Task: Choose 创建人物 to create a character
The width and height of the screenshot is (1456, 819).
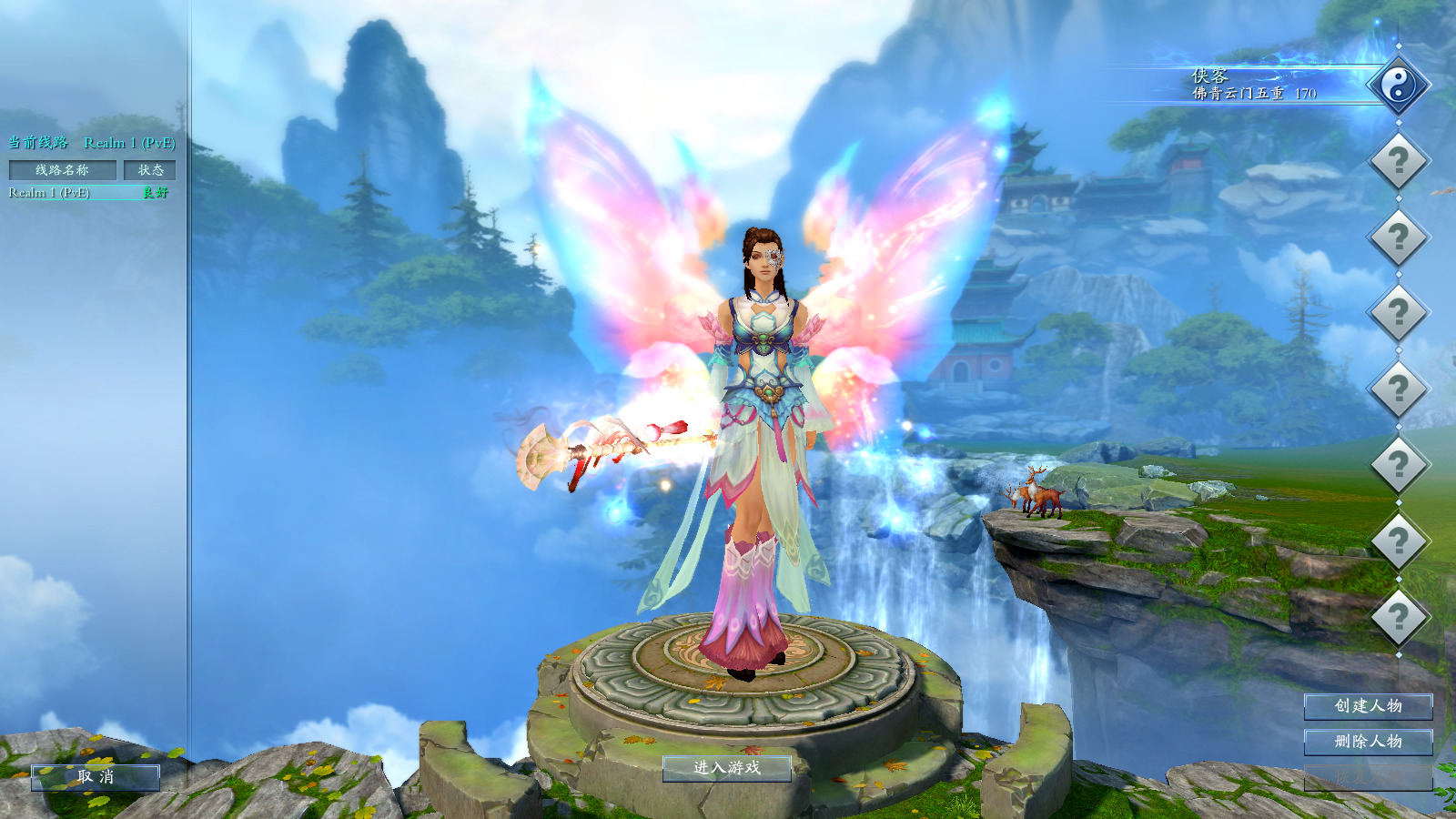Action: pos(1368,706)
